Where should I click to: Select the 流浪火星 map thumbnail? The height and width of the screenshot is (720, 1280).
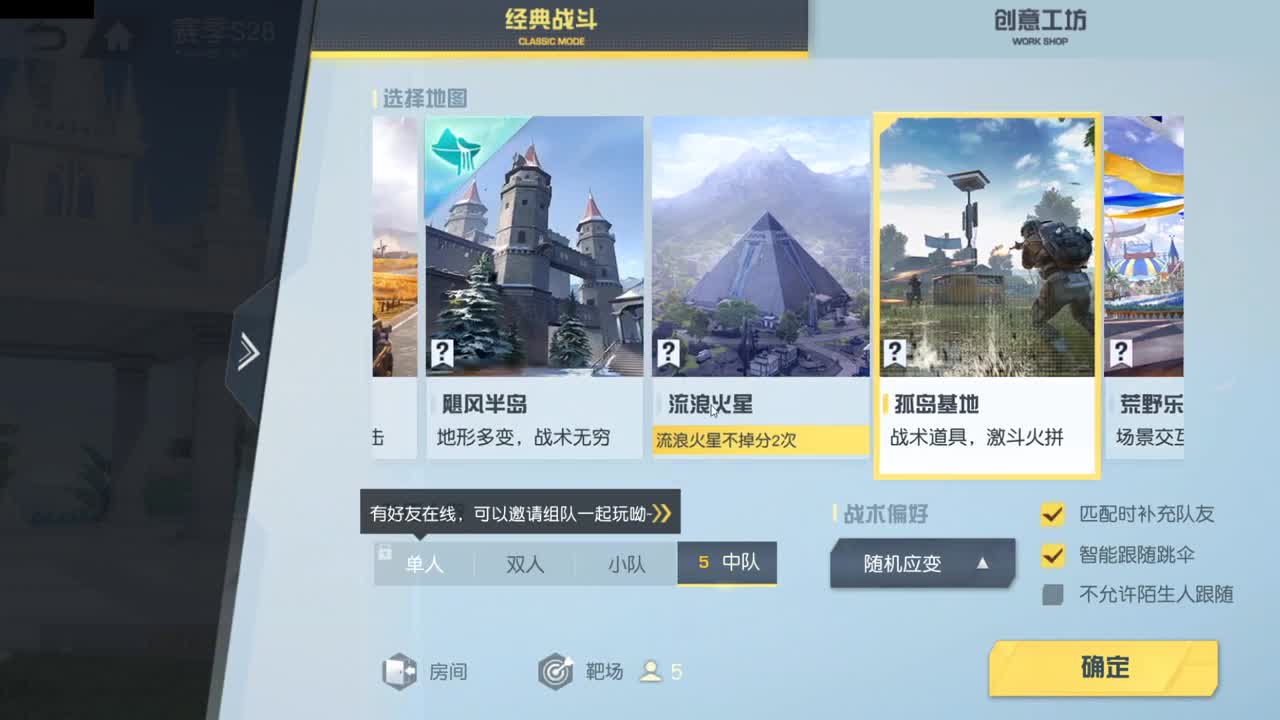click(x=761, y=248)
